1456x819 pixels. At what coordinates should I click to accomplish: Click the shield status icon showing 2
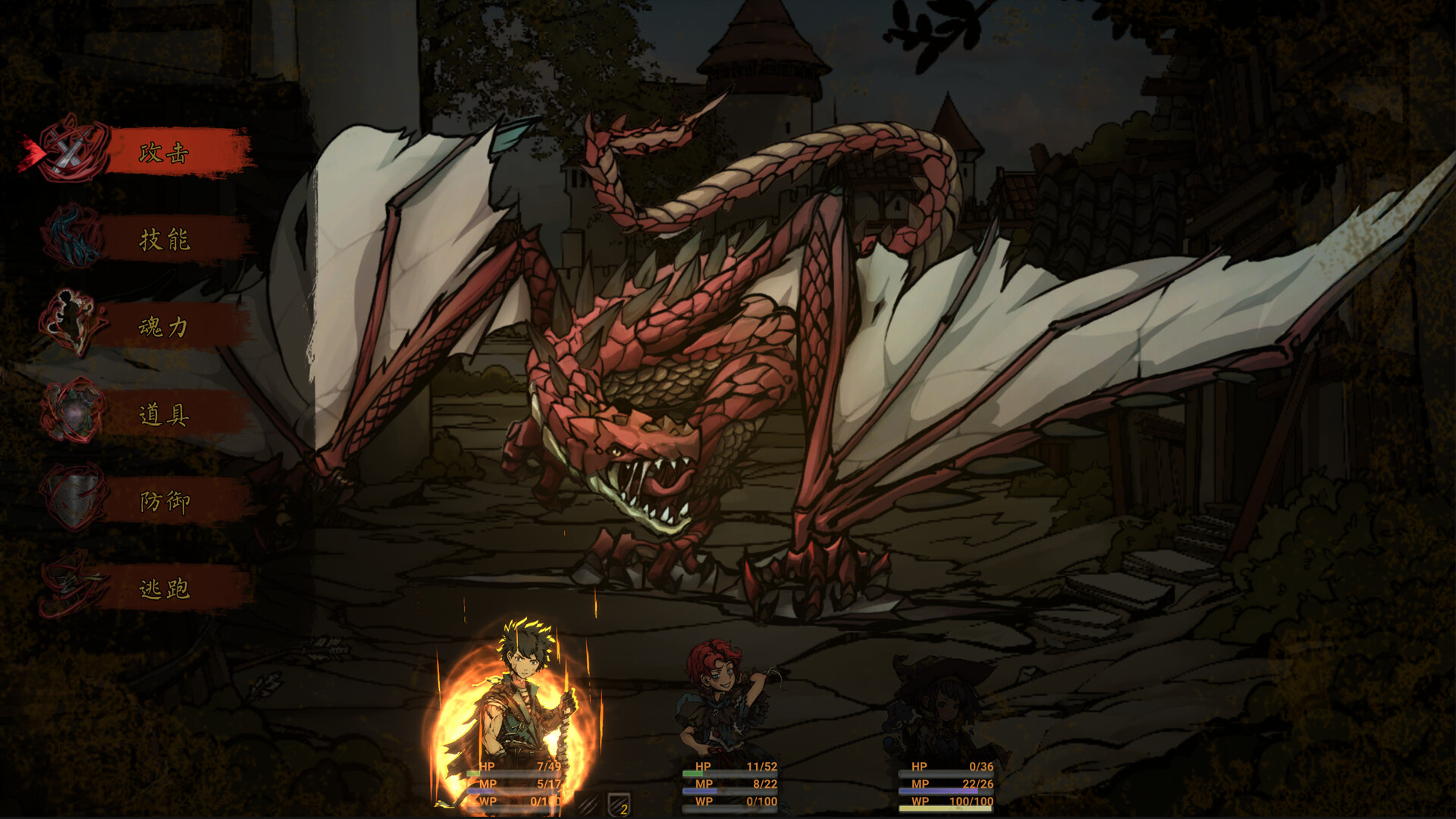point(617,805)
